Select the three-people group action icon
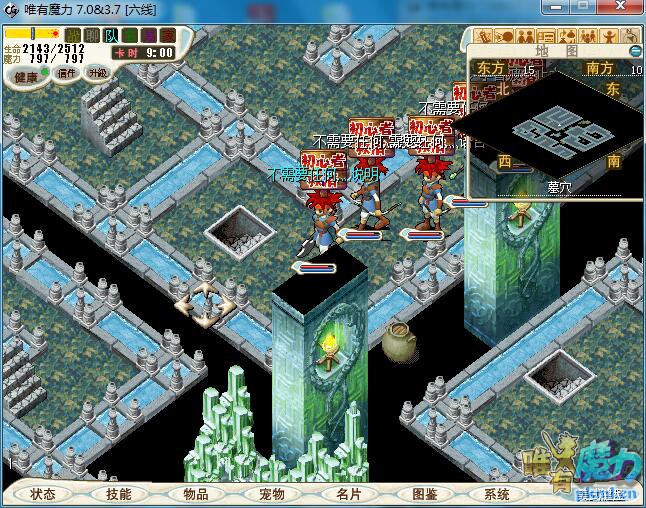 (x=589, y=36)
